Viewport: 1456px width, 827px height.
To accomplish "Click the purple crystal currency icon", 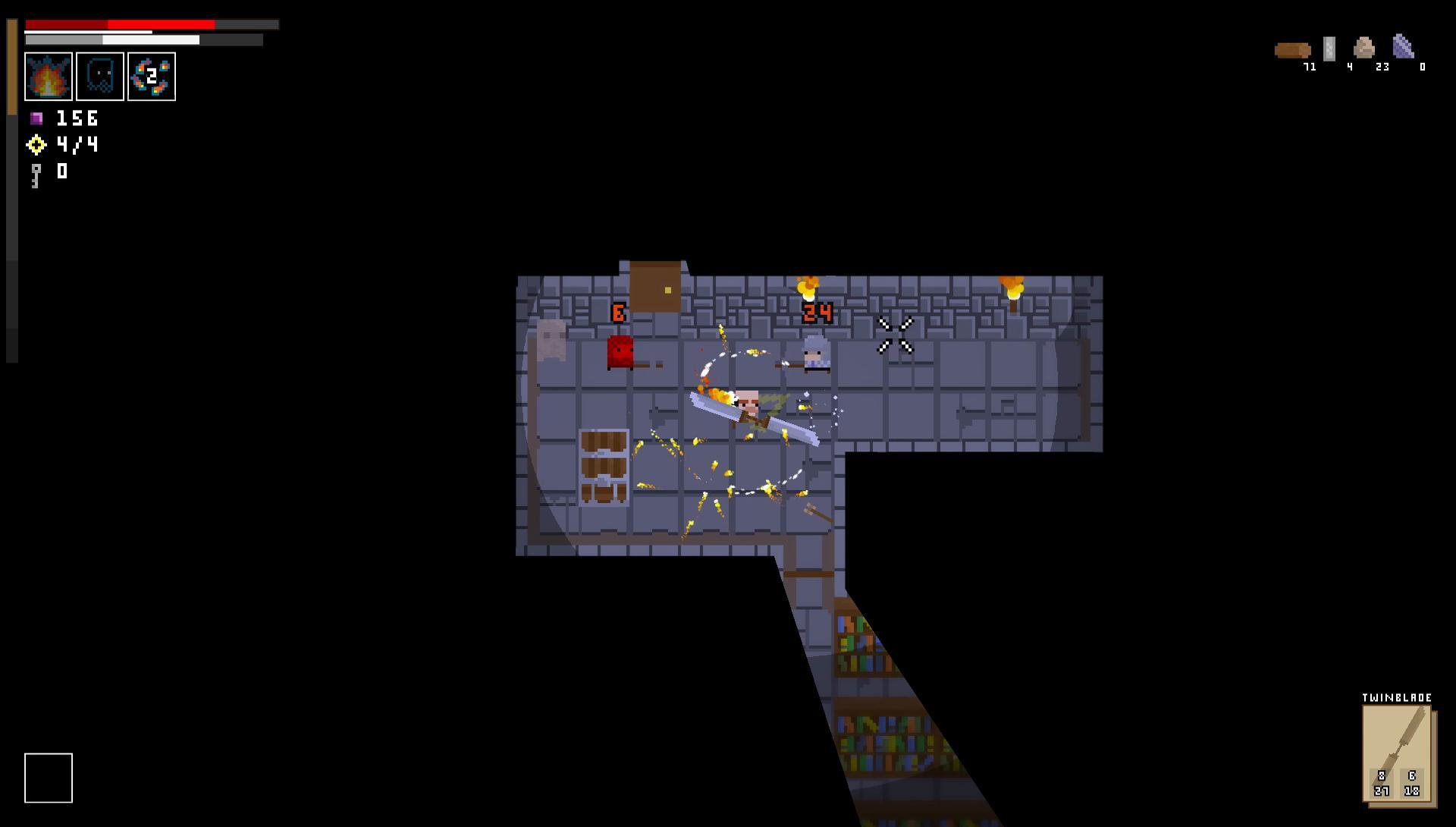I will click(36, 118).
